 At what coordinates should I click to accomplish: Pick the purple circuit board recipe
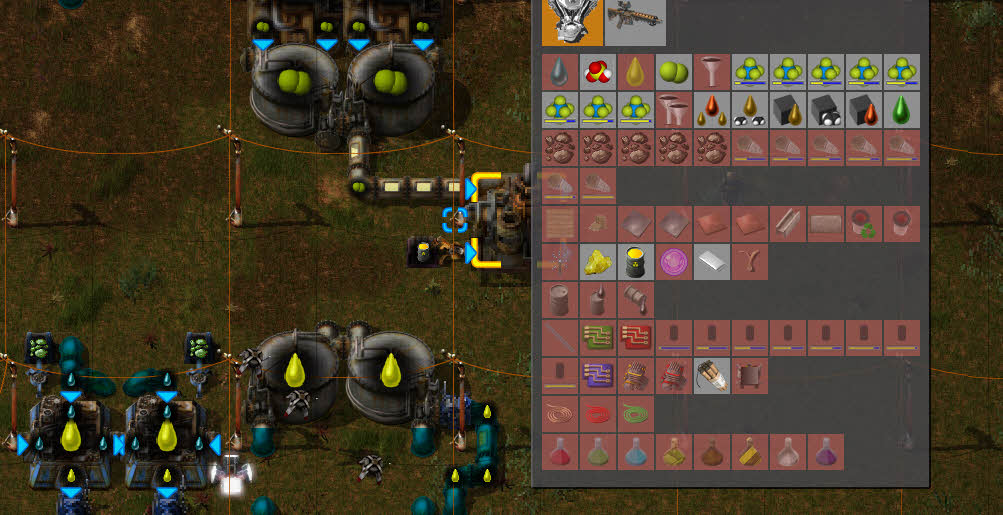pyautogui.click(x=598, y=375)
